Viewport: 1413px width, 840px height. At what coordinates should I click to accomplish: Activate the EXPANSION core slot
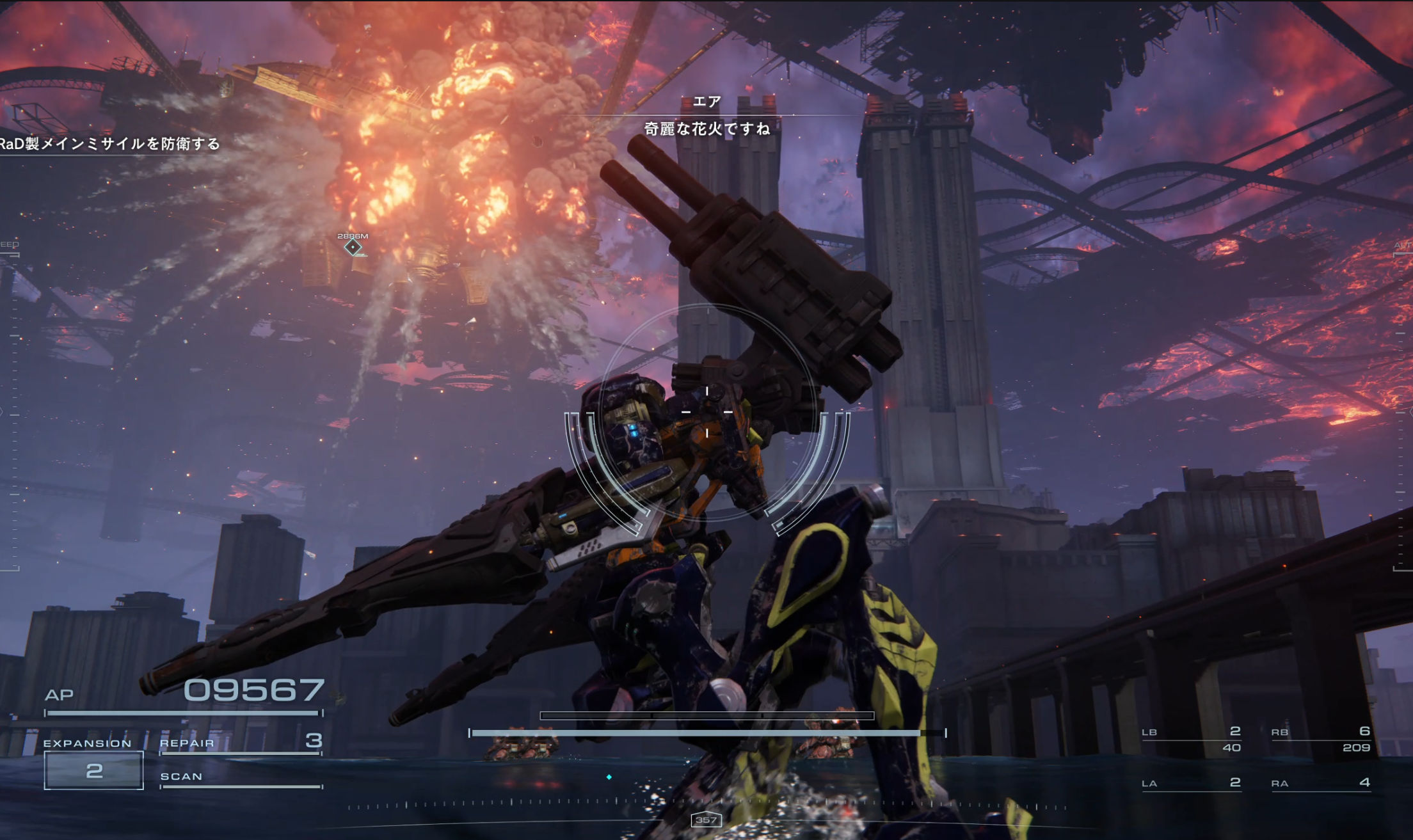coord(93,770)
